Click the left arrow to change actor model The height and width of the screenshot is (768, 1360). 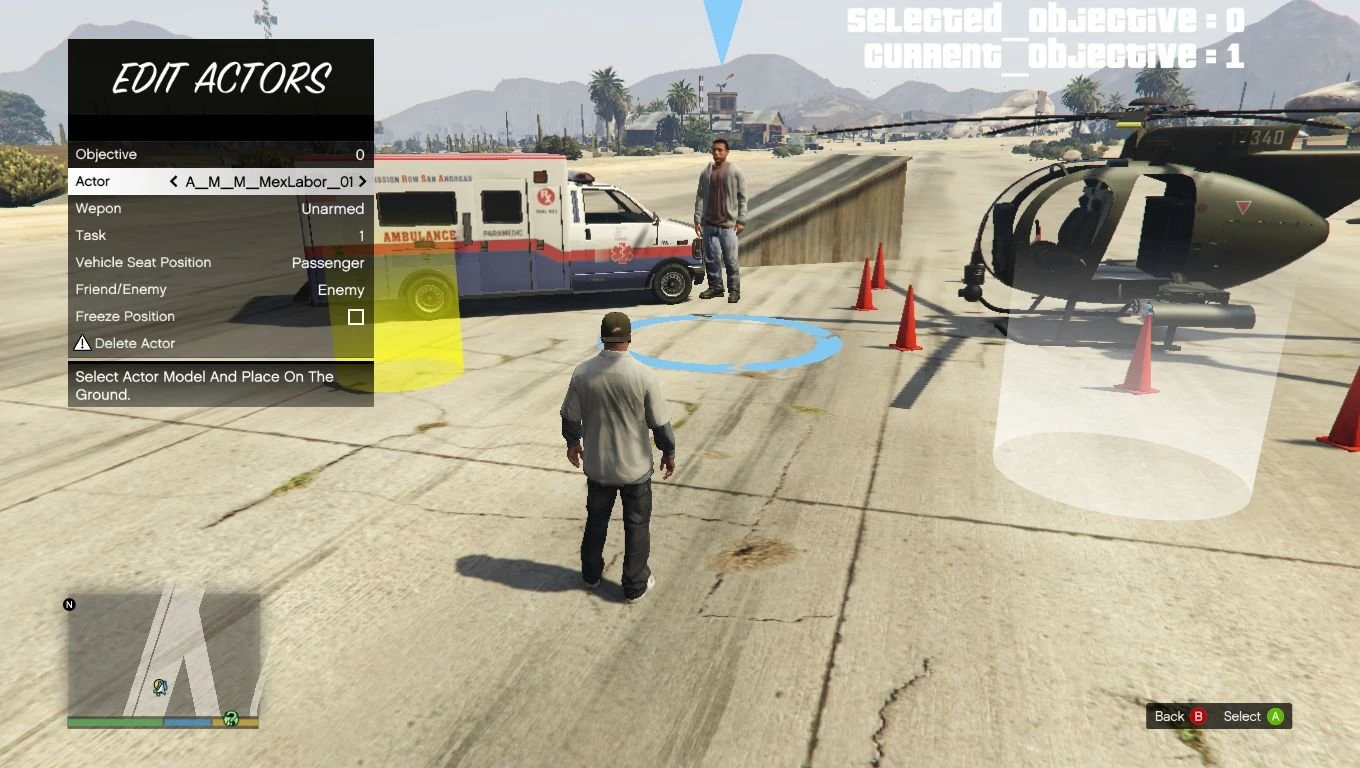point(173,182)
